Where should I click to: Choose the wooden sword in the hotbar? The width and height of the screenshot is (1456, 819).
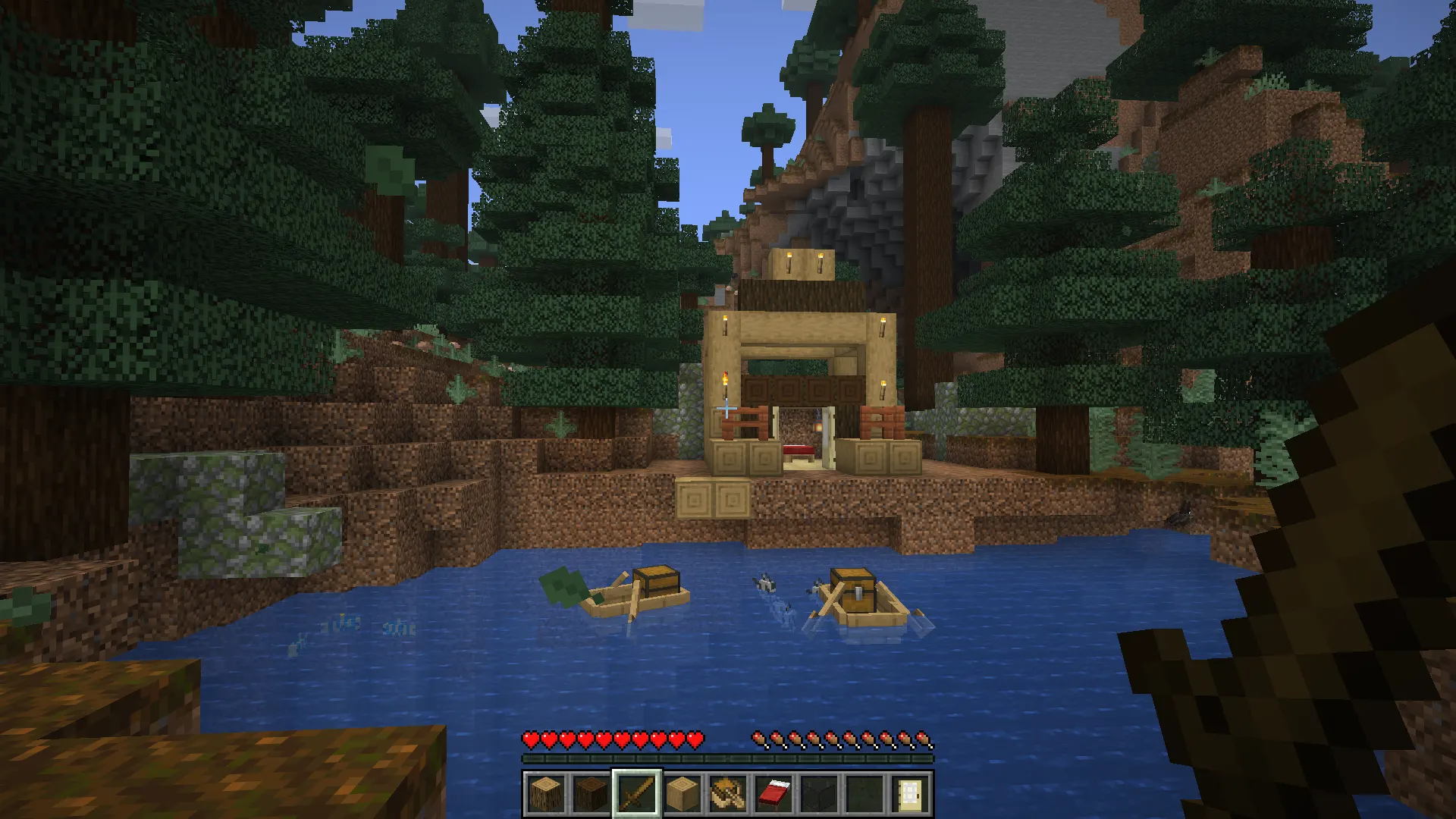(x=637, y=794)
